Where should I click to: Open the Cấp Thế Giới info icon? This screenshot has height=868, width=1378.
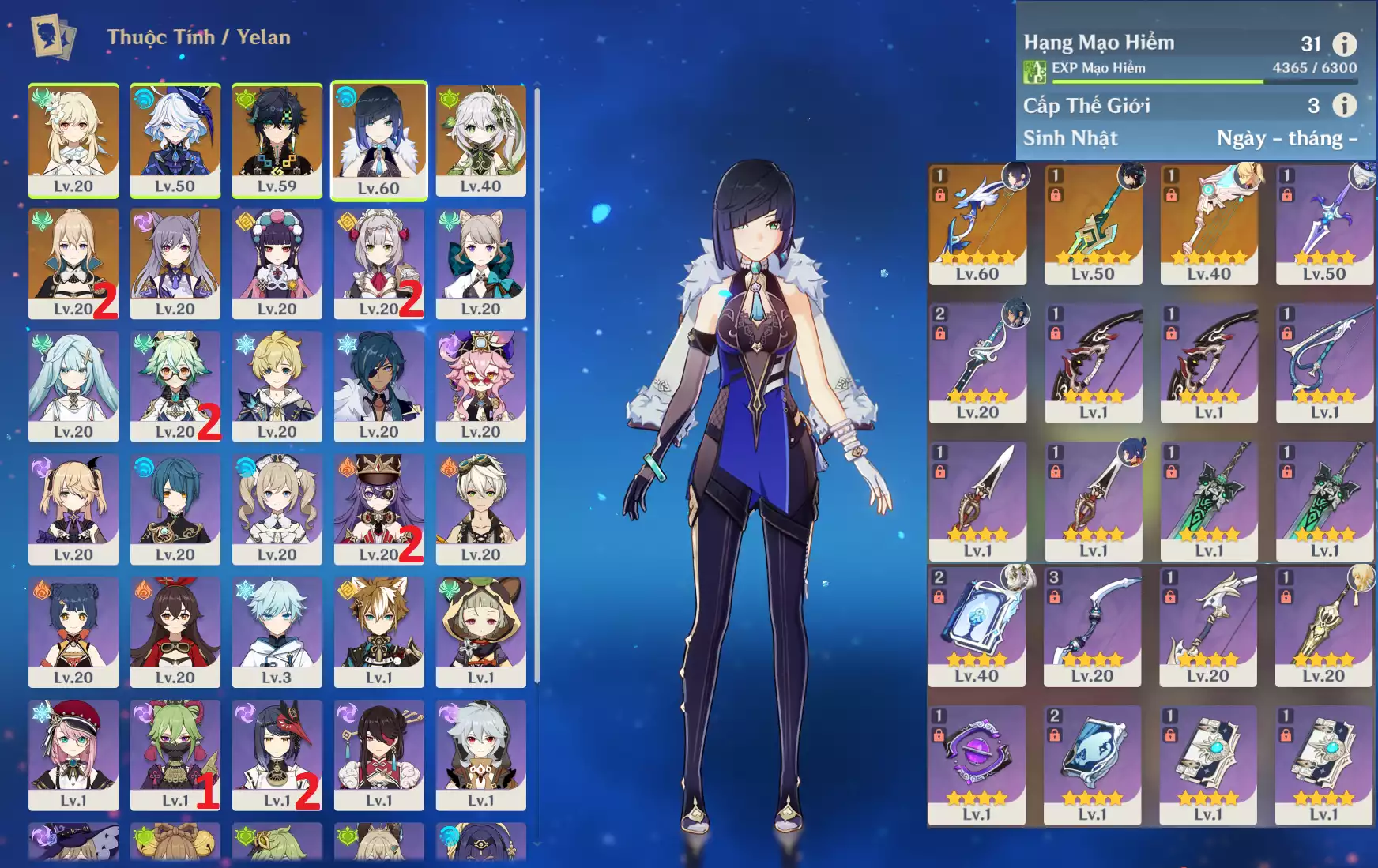coord(1344,105)
